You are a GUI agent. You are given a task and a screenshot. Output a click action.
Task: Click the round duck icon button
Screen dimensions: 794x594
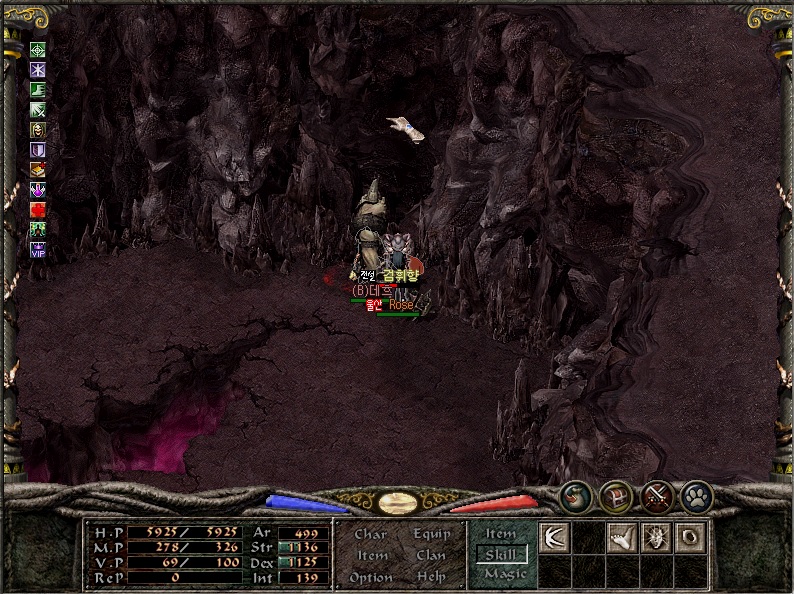point(575,496)
